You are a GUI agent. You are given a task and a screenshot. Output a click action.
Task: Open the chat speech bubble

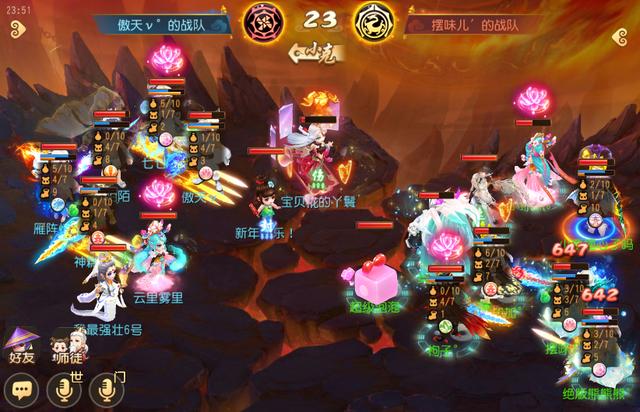pos(22,389)
